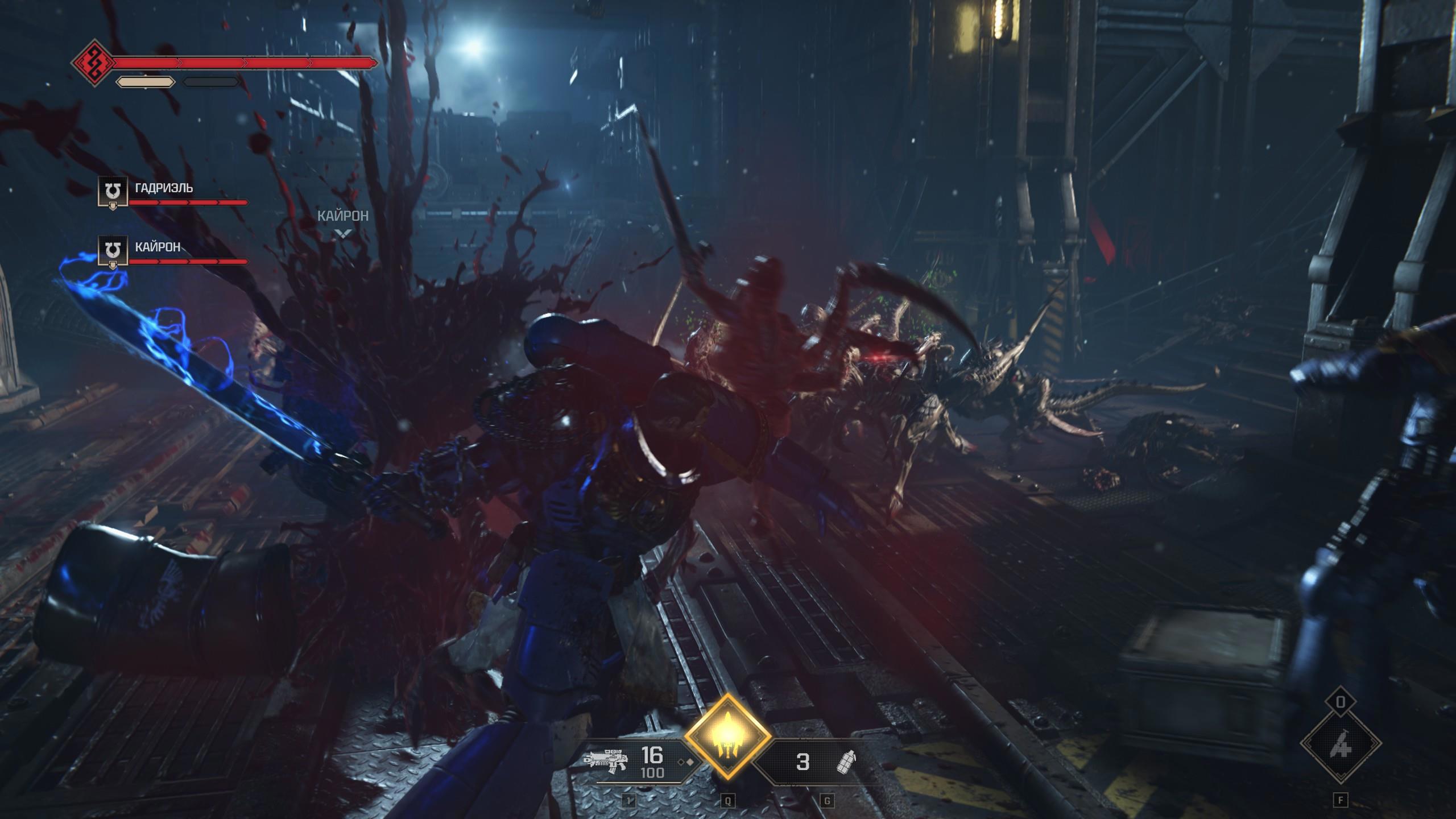Choose the frag grenade icon
The image size is (1456, 819).
[x=846, y=762]
